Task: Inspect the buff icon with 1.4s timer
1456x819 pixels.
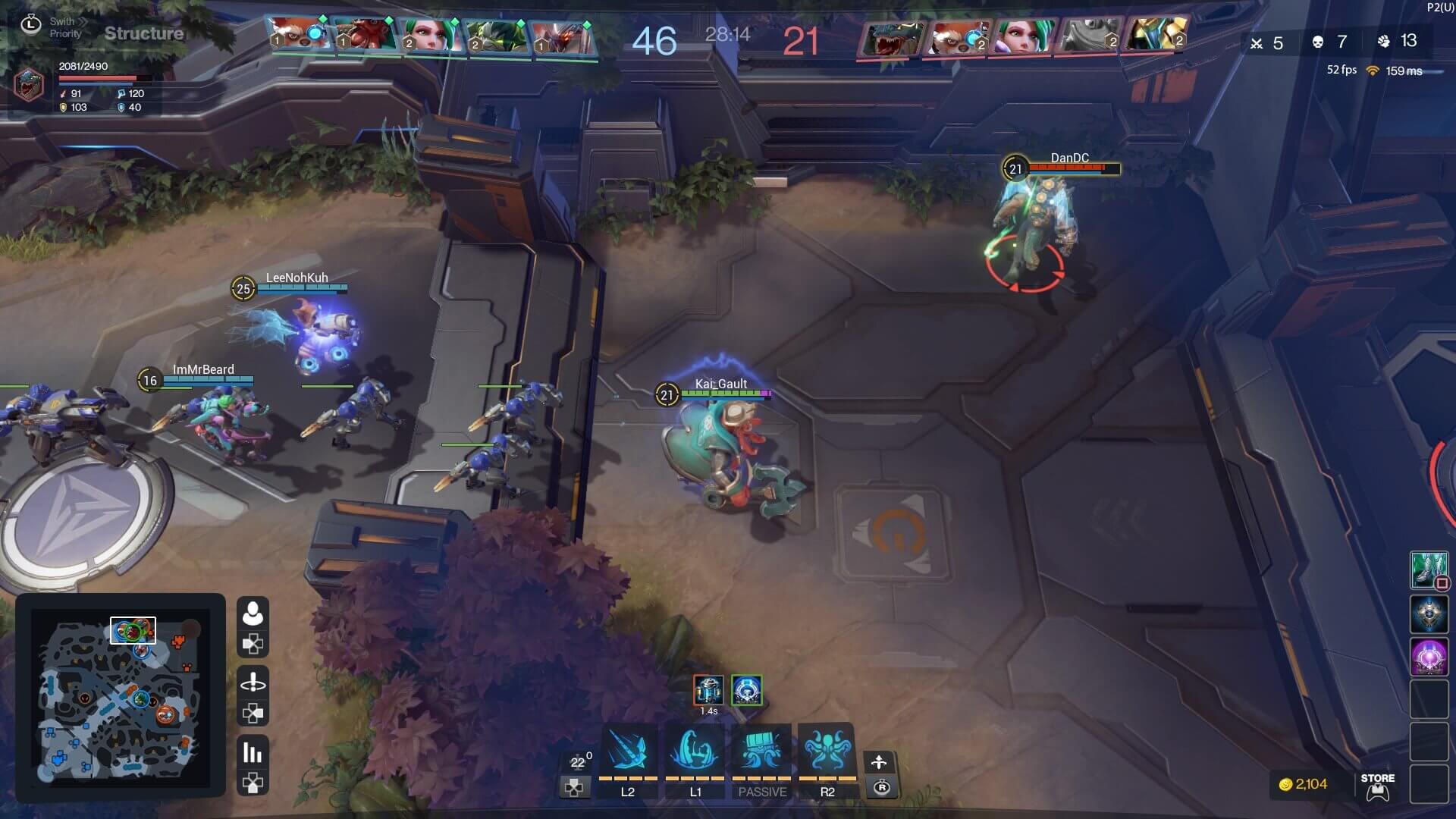Action: pos(708,690)
